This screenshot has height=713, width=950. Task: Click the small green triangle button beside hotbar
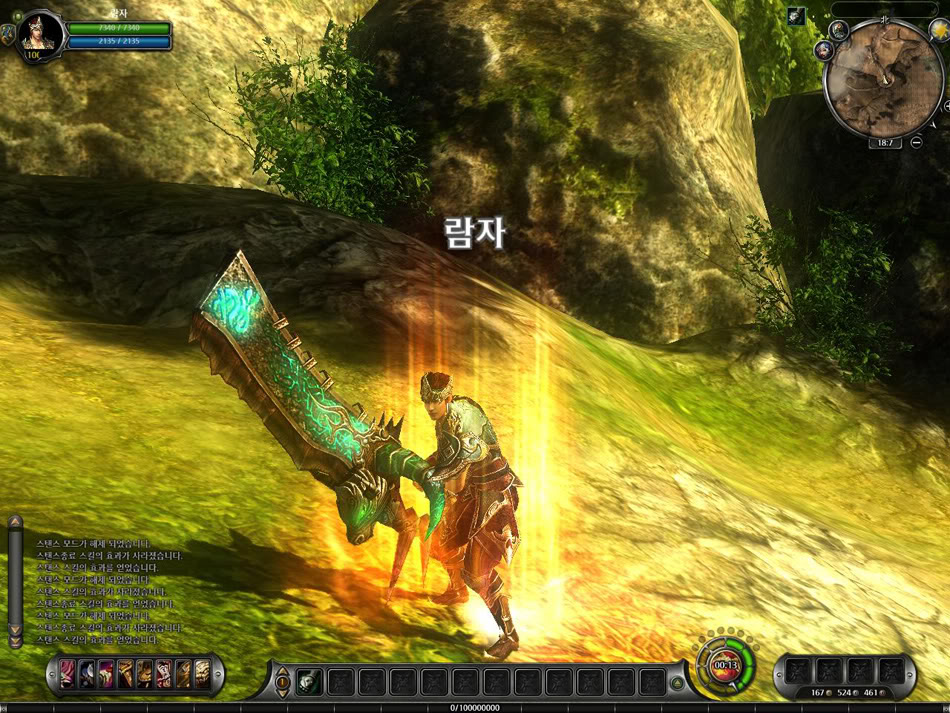(x=677, y=683)
